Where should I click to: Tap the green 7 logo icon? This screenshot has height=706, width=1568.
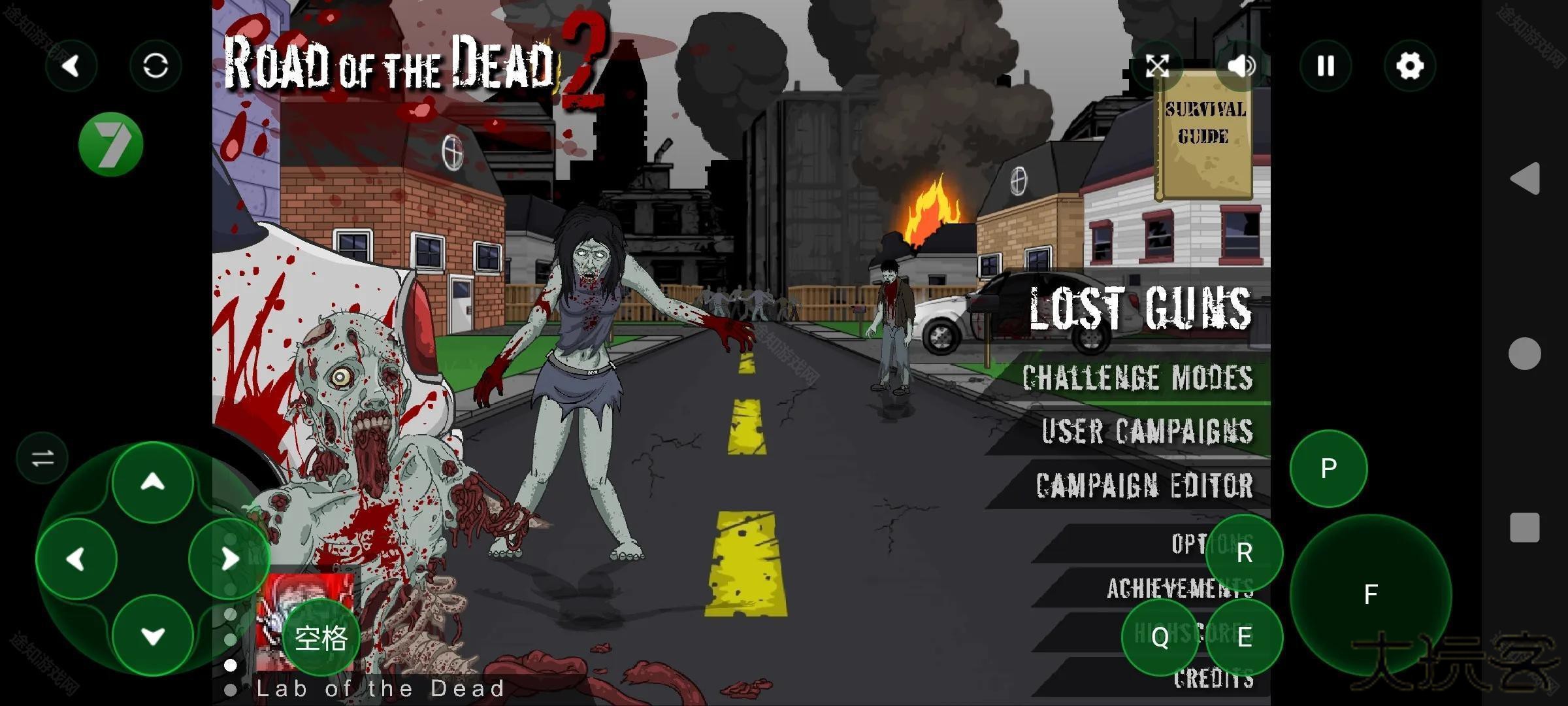(x=110, y=144)
